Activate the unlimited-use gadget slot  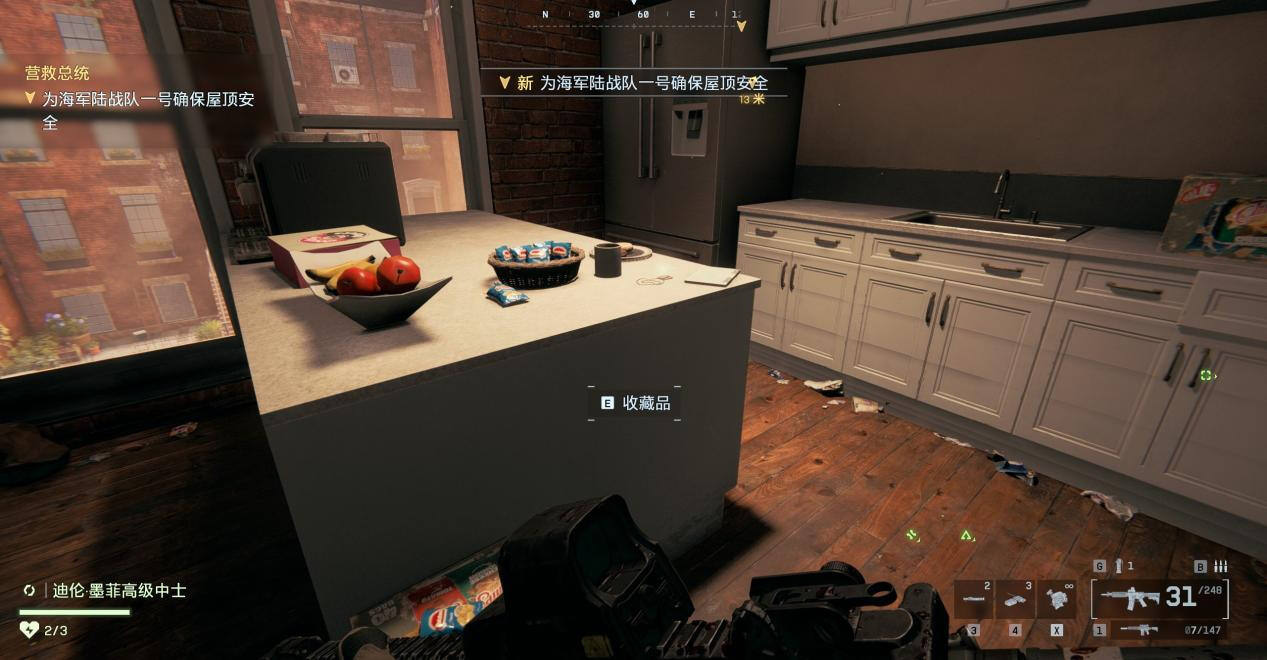pos(1057,599)
